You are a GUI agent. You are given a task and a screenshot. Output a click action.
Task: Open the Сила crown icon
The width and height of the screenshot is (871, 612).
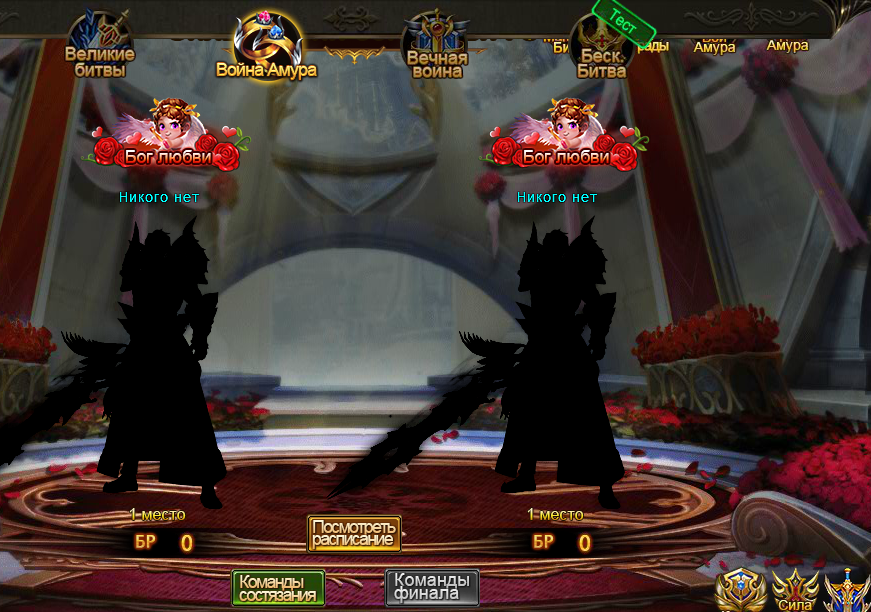coord(795,591)
